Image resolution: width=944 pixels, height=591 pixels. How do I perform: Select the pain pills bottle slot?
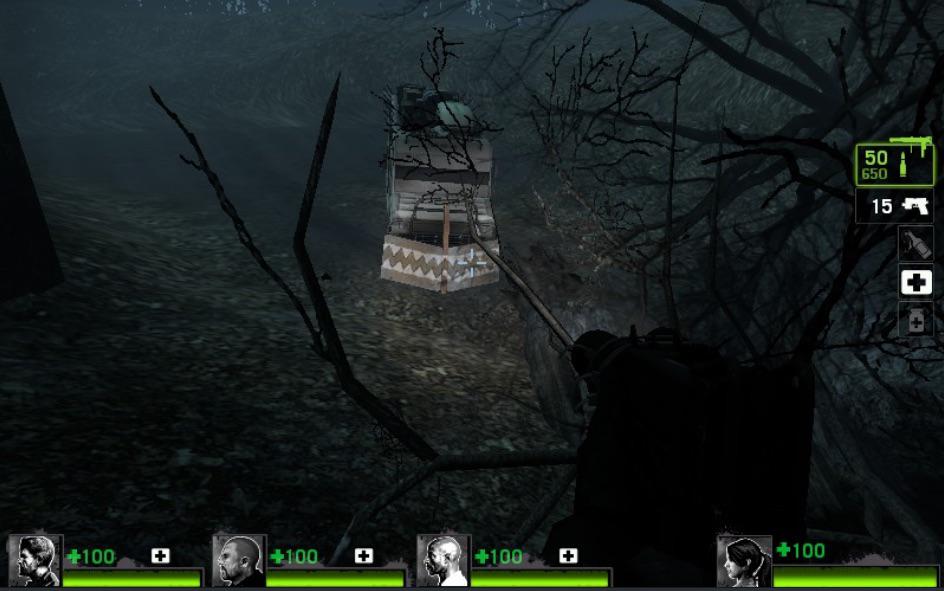[x=915, y=320]
